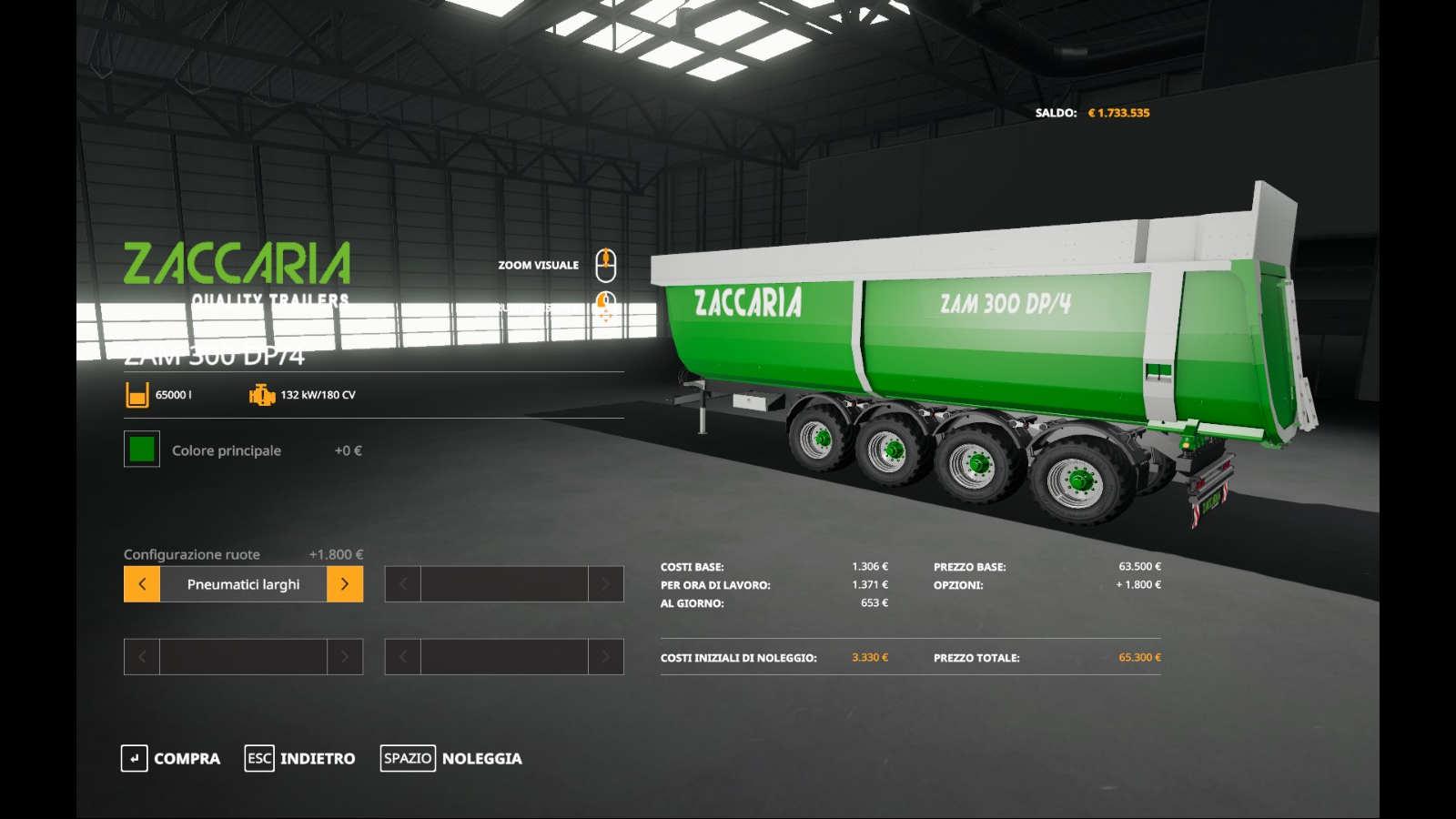Select next wheel configuration arrow
The image size is (1456, 819).
coord(345,584)
